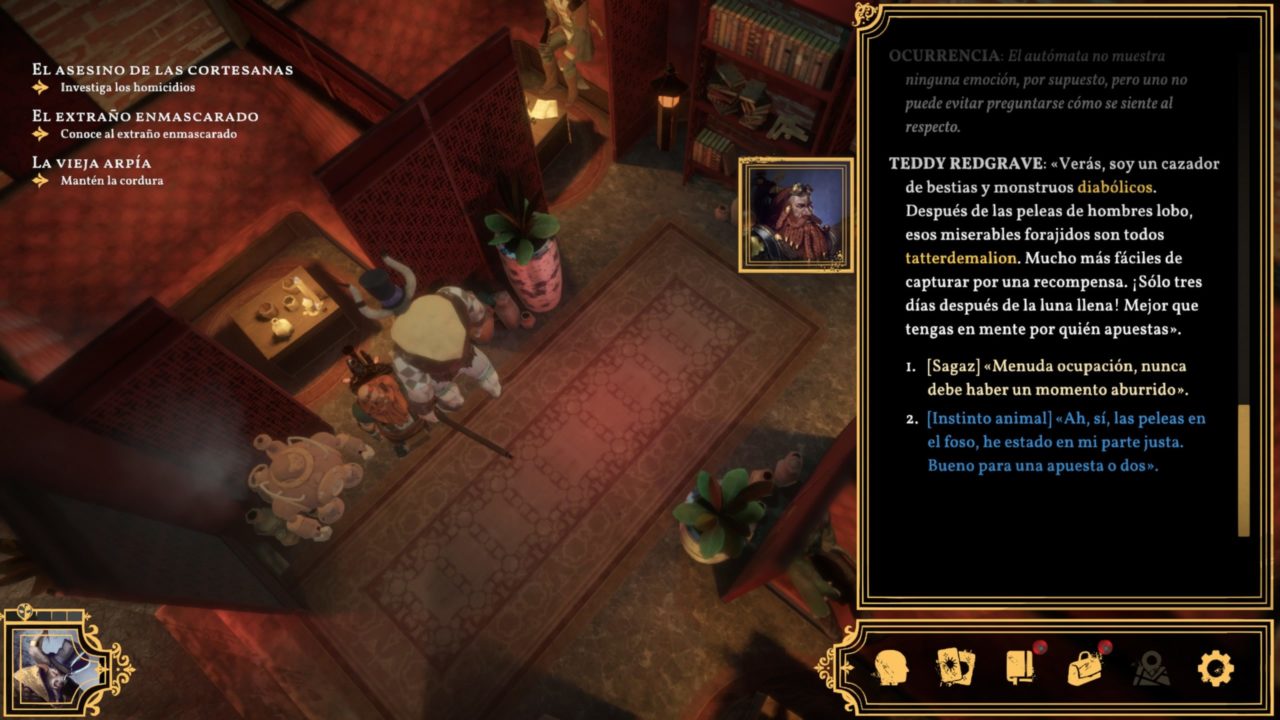Click the highlighted word diabólicos
Image resolution: width=1280 pixels, height=720 pixels.
tap(1118, 187)
